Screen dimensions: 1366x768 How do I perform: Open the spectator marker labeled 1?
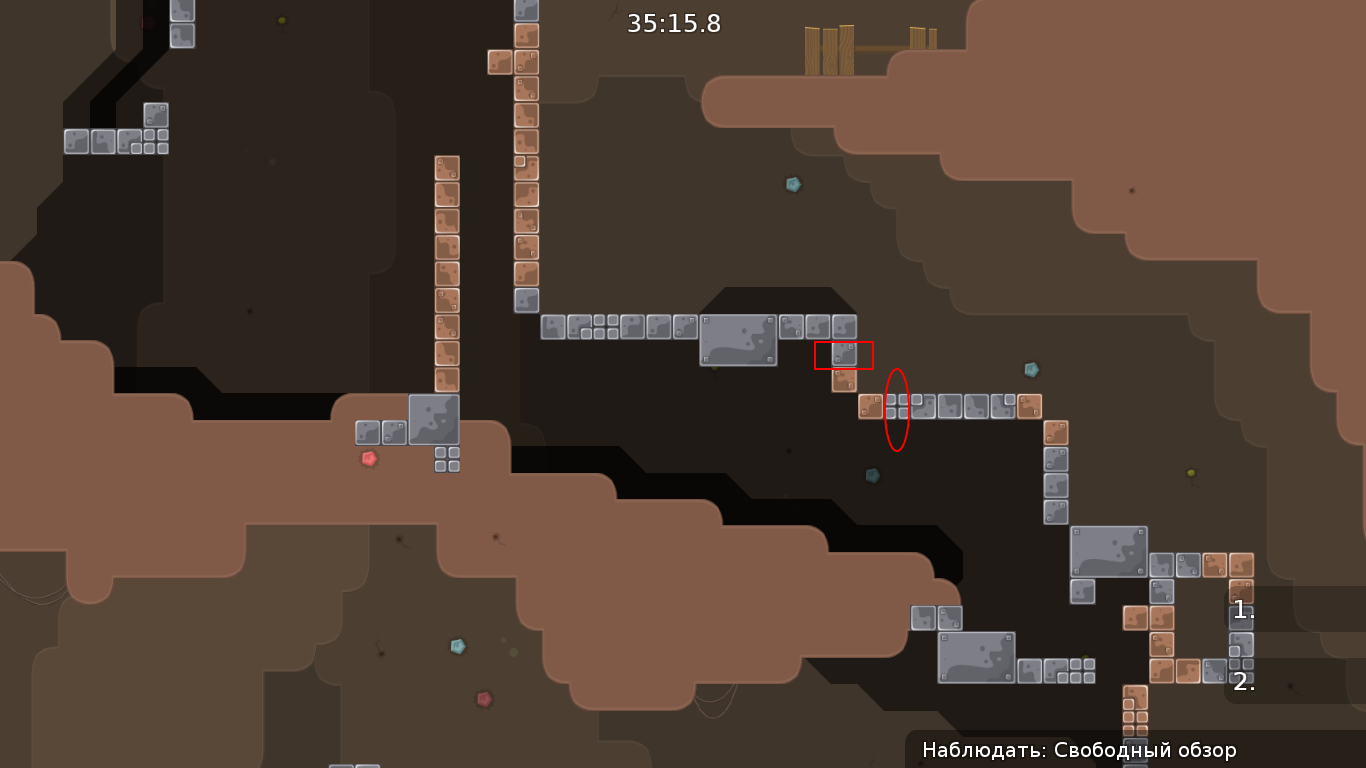coord(1243,611)
